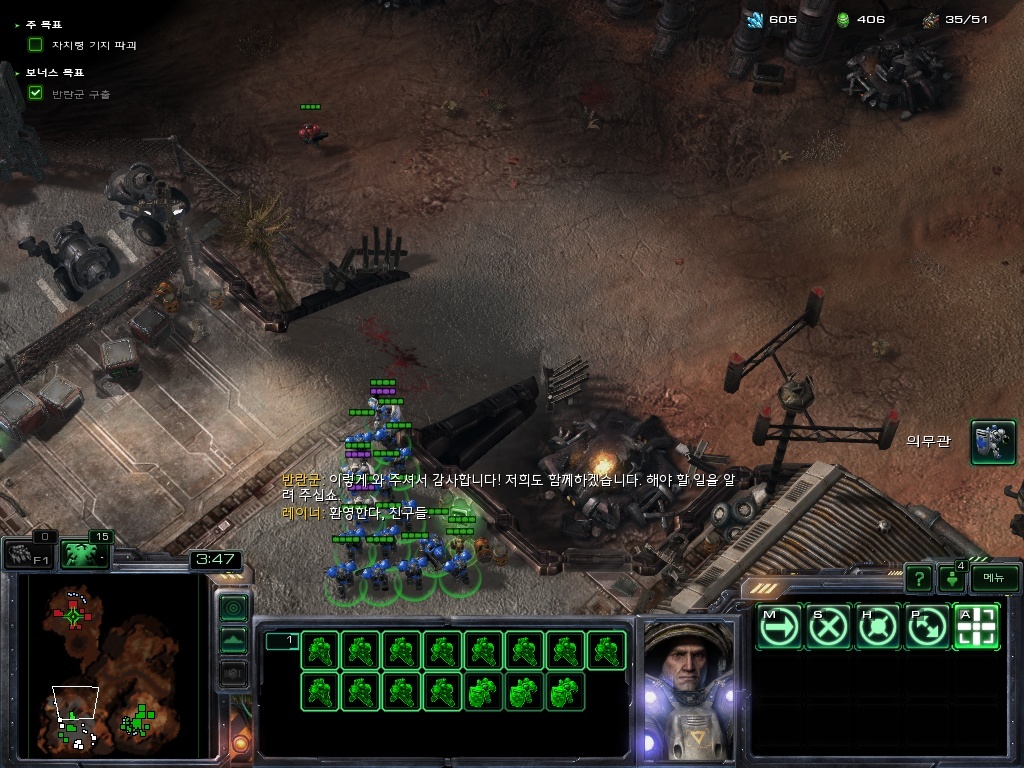Toggle the minimap terrain view button
The image size is (1024, 768).
233,640
